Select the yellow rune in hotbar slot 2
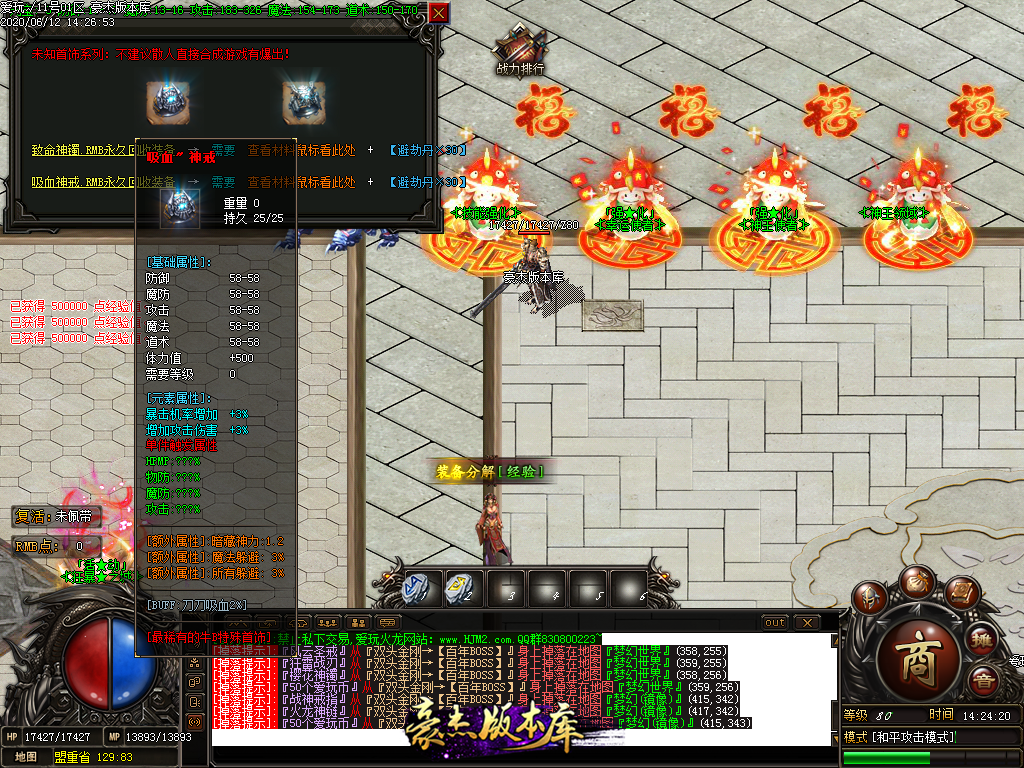1024x768 pixels. pyautogui.click(x=460, y=589)
